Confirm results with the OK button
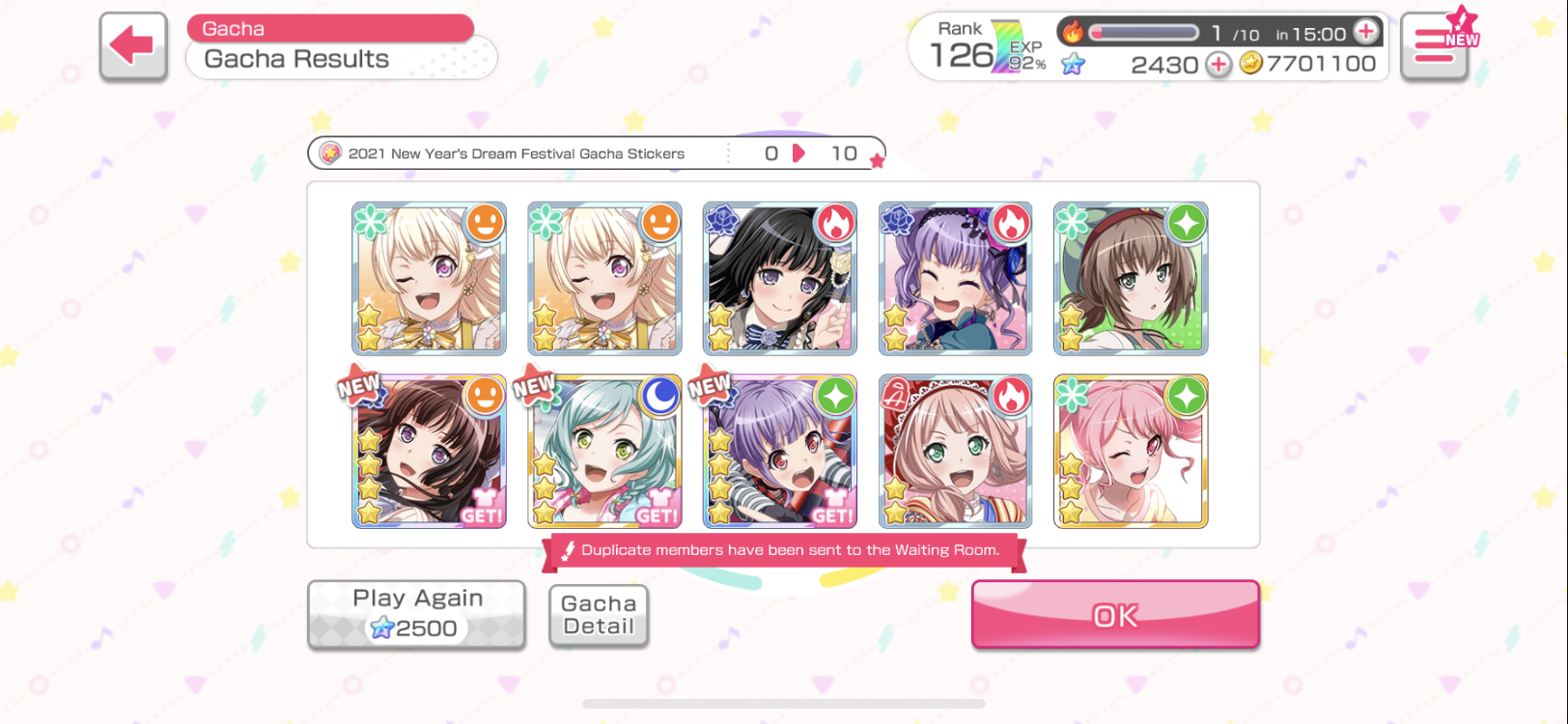 tap(1115, 615)
